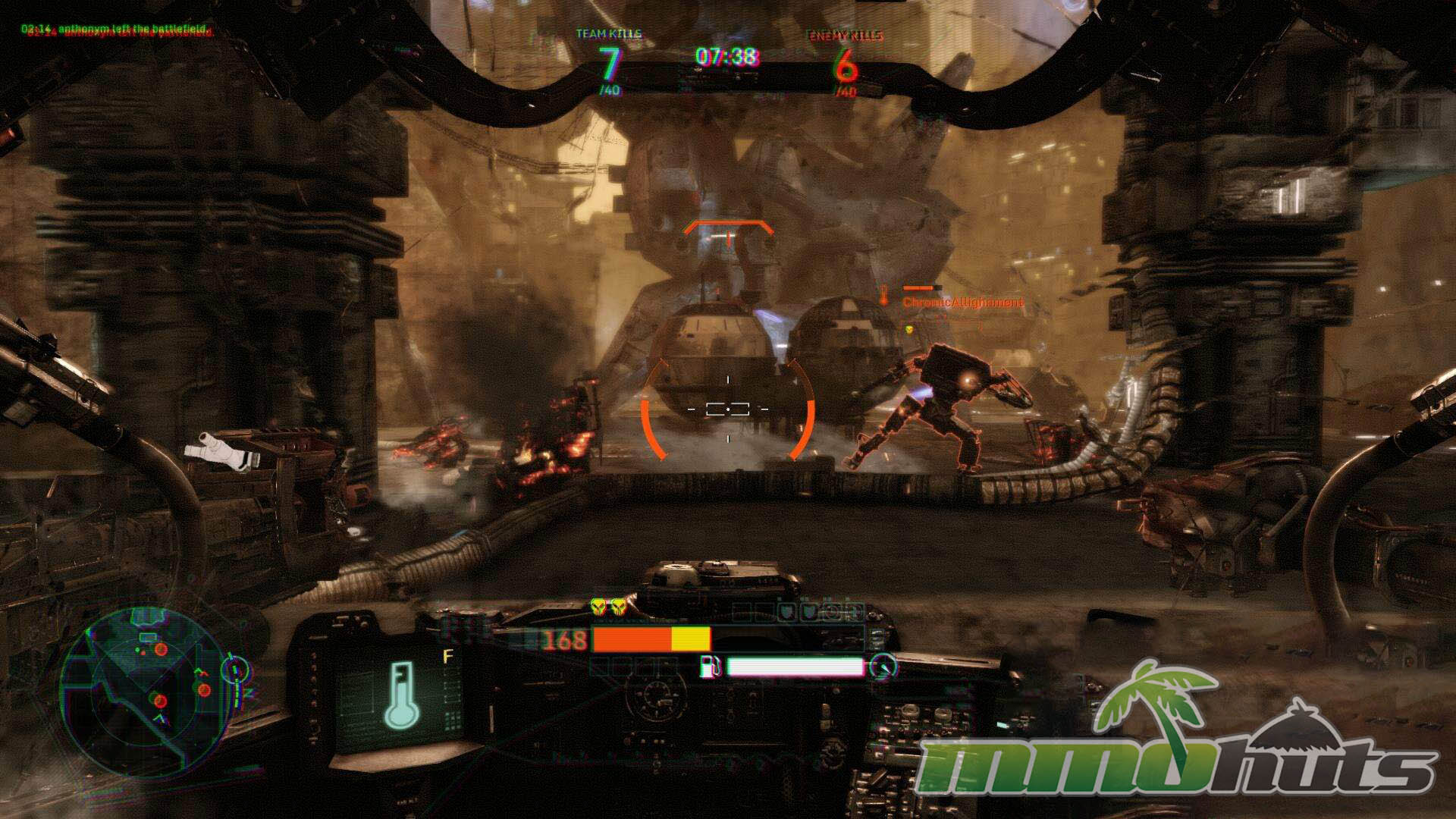This screenshot has width=1456, height=819.
Task: Click the fuel pump icon
Action: coord(711,666)
